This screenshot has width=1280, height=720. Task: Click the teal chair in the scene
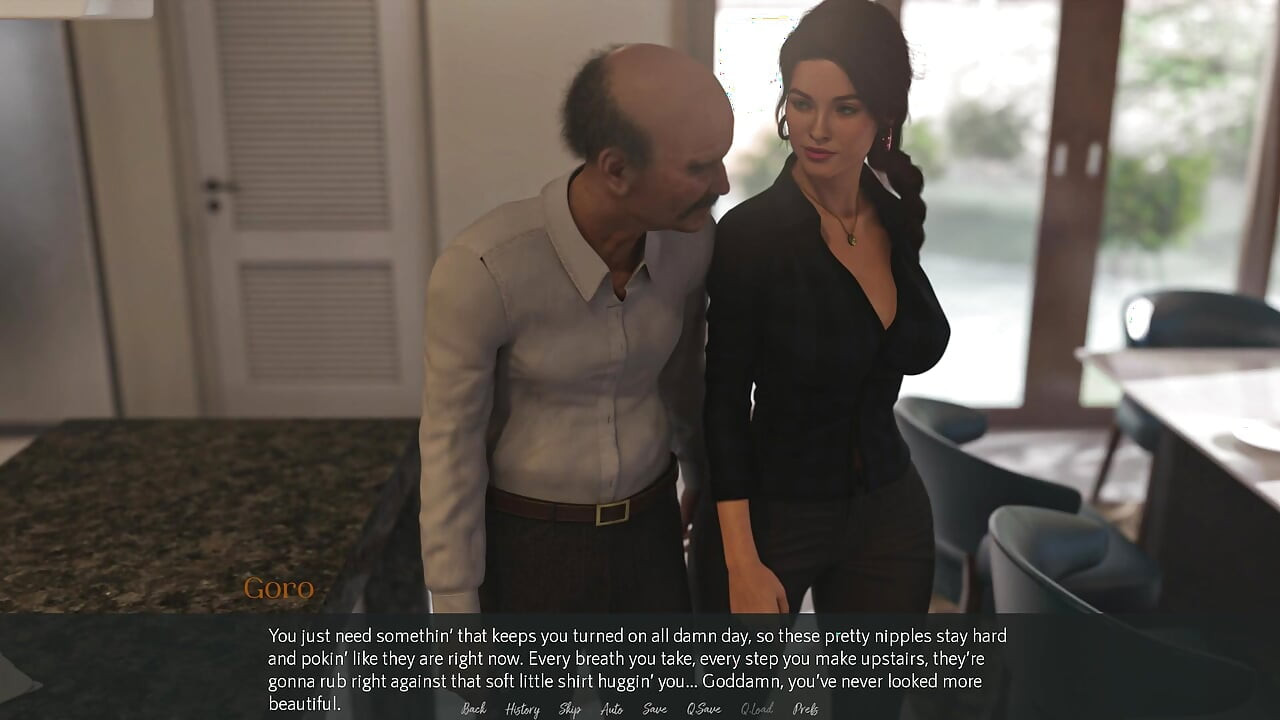(1060, 560)
